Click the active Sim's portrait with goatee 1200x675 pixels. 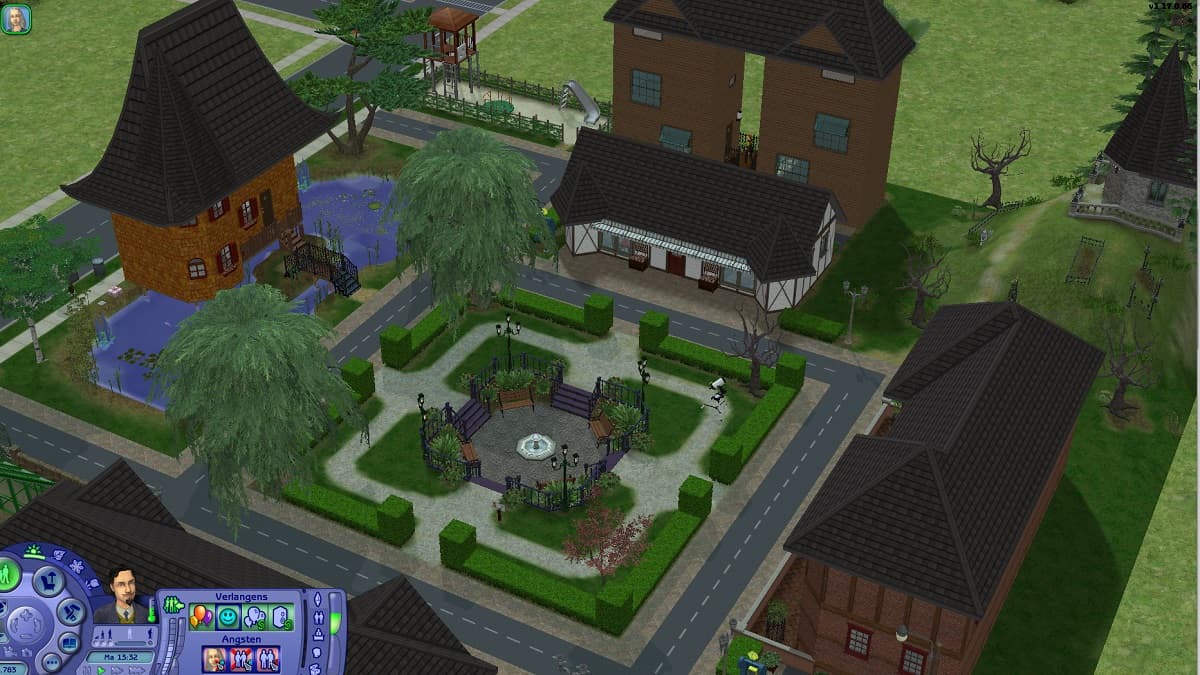click(x=124, y=597)
